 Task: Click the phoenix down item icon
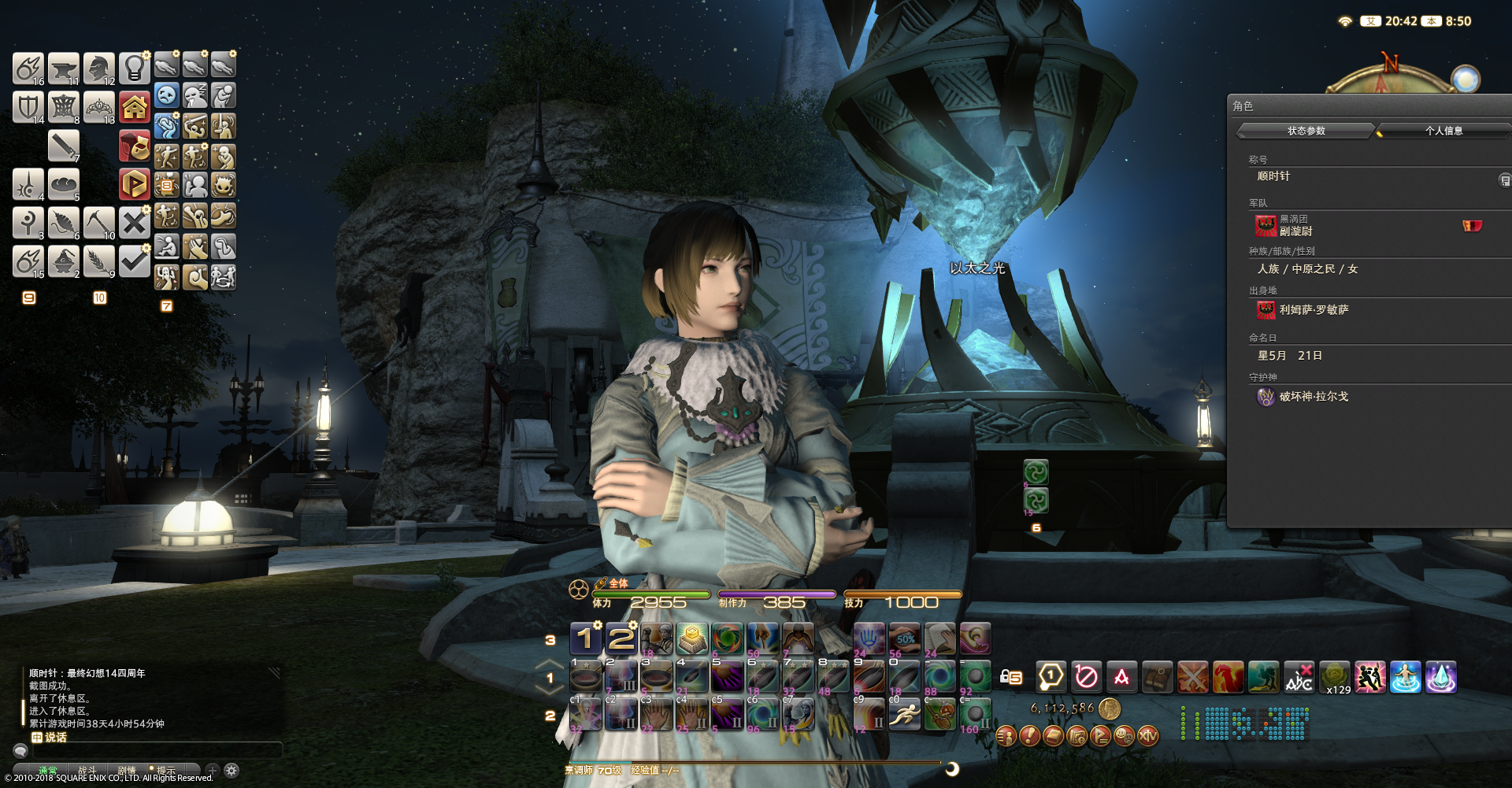tap(1228, 677)
